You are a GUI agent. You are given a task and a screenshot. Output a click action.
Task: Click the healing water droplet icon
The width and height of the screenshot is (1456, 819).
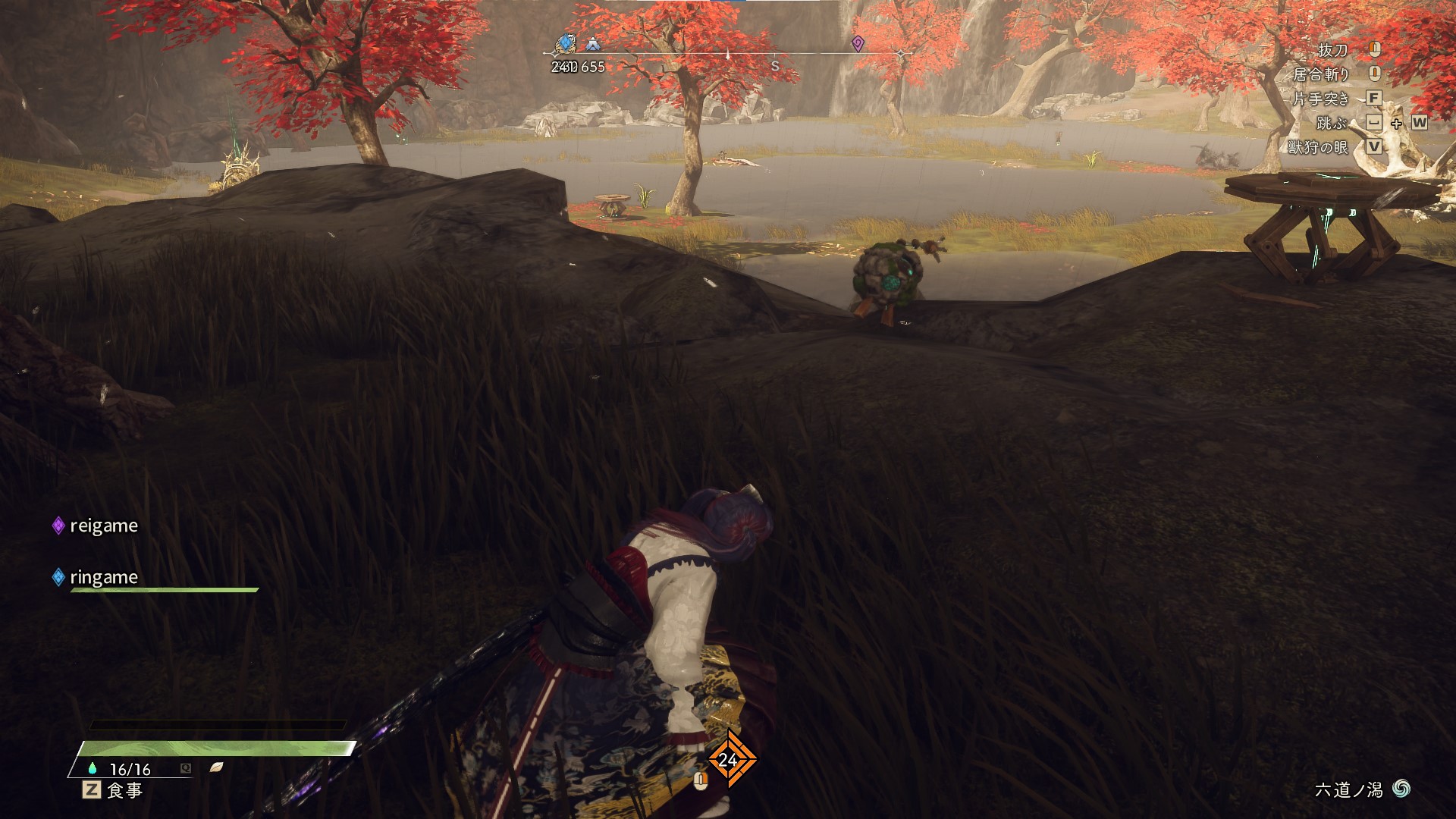tap(93, 769)
